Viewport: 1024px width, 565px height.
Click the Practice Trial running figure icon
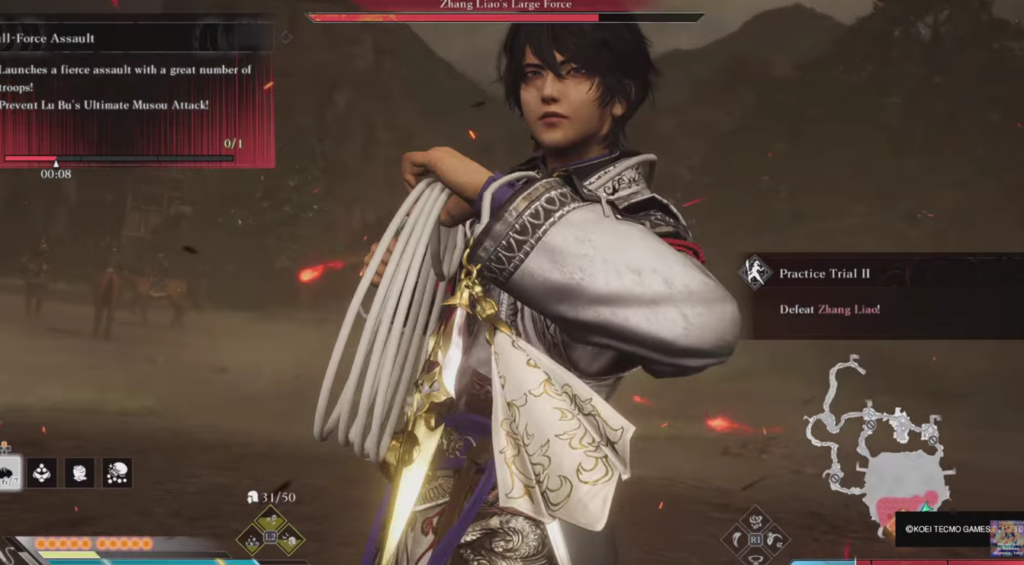pos(756,273)
